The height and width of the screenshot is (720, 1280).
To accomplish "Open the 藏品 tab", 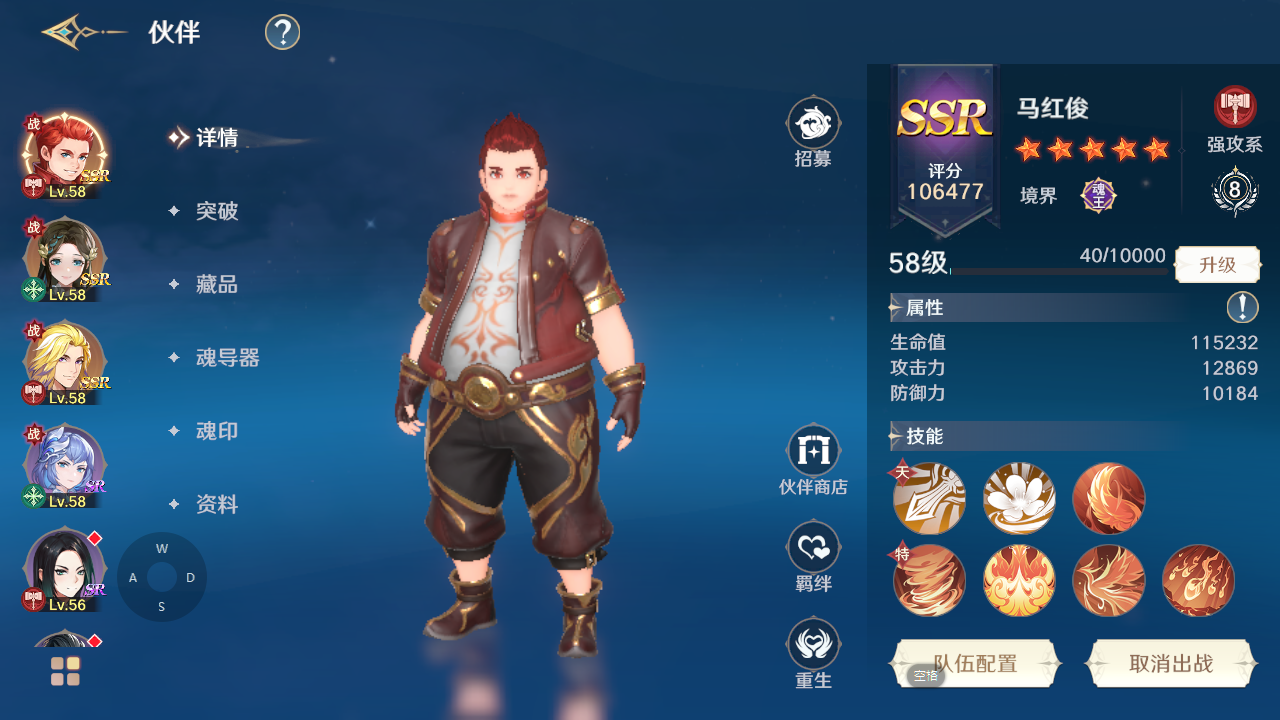I will point(216,284).
